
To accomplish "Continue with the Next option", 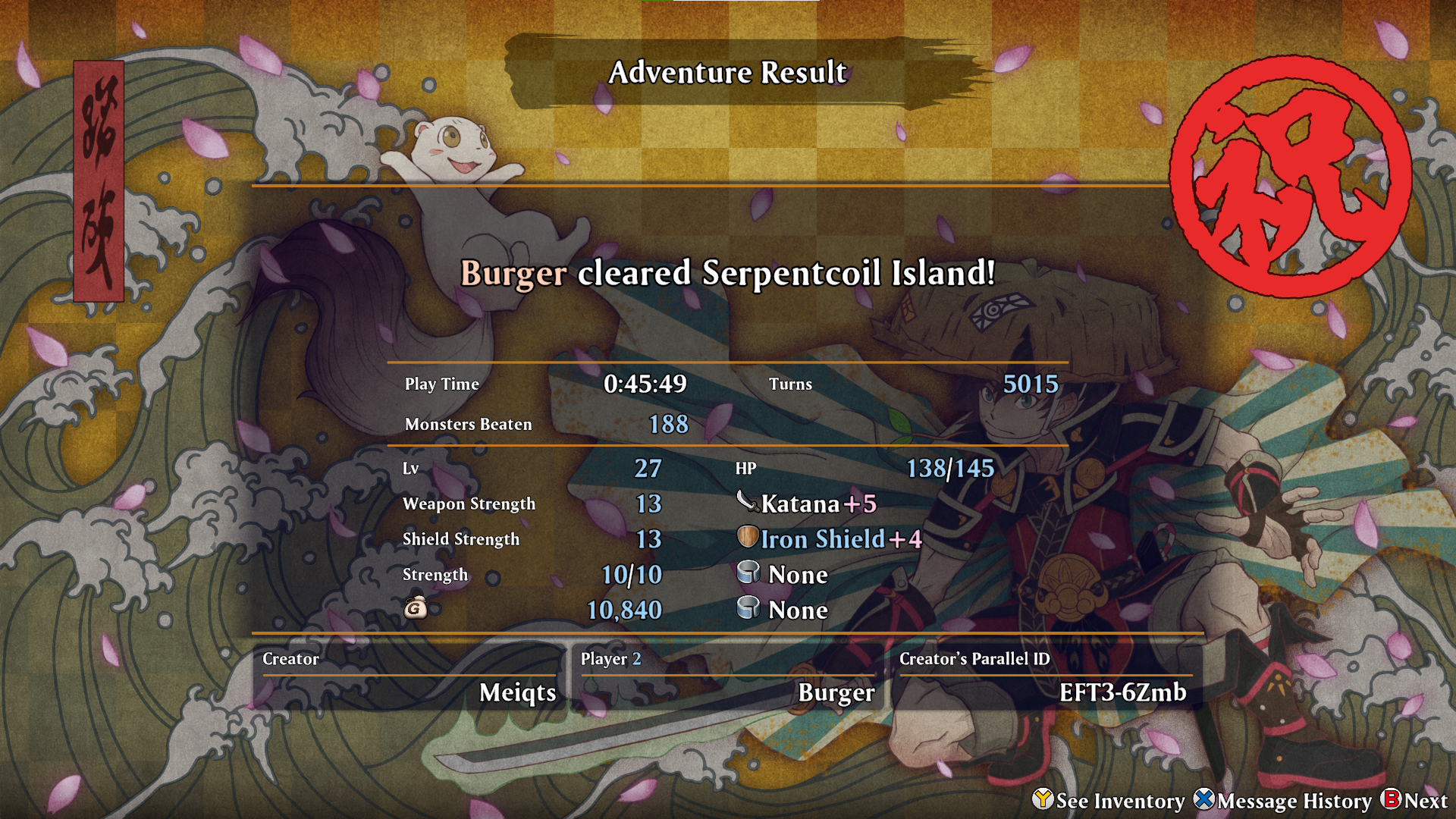I will pyautogui.click(x=1415, y=801).
